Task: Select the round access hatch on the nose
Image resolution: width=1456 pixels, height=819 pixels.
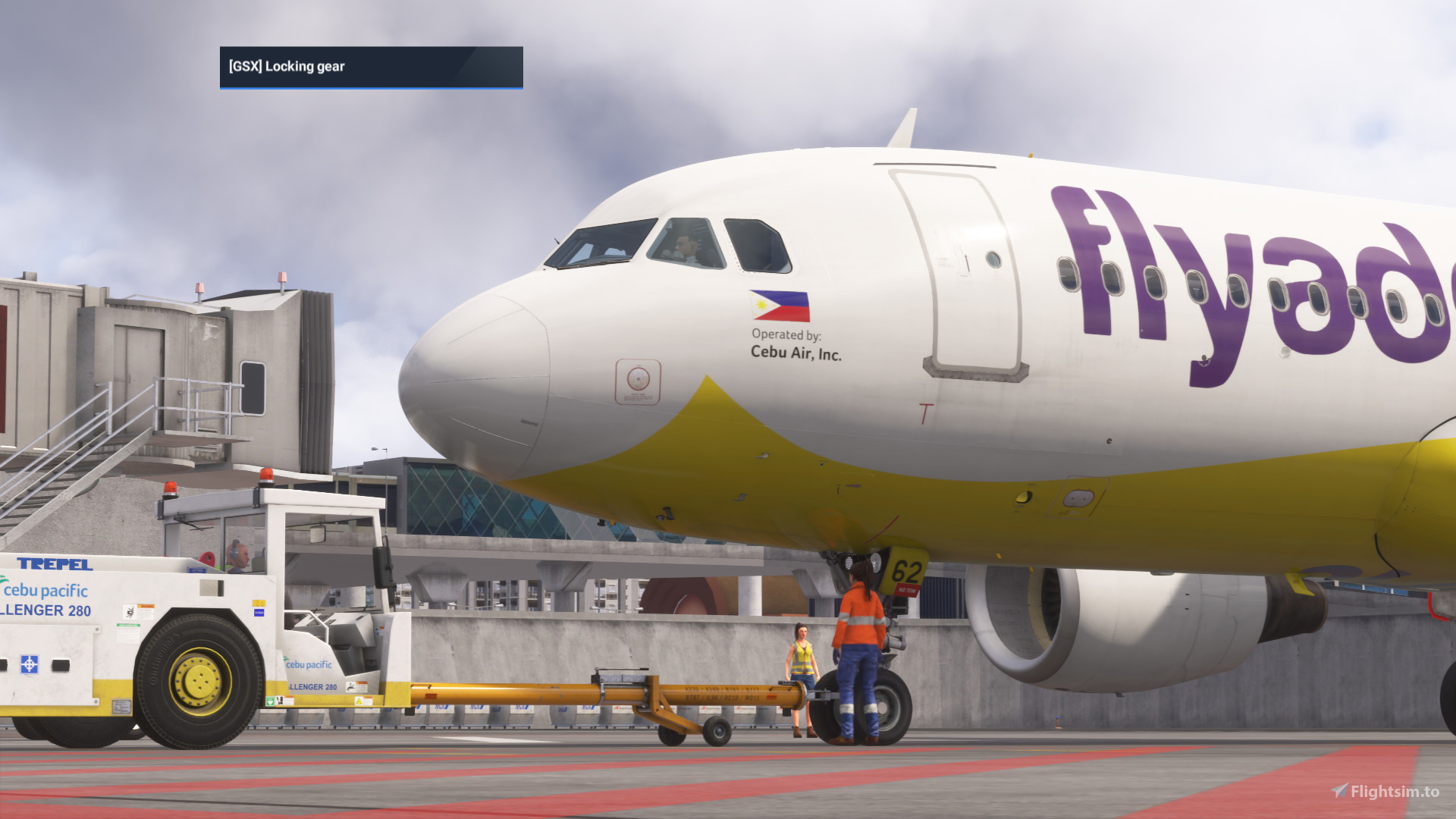Action: point(638,380)
